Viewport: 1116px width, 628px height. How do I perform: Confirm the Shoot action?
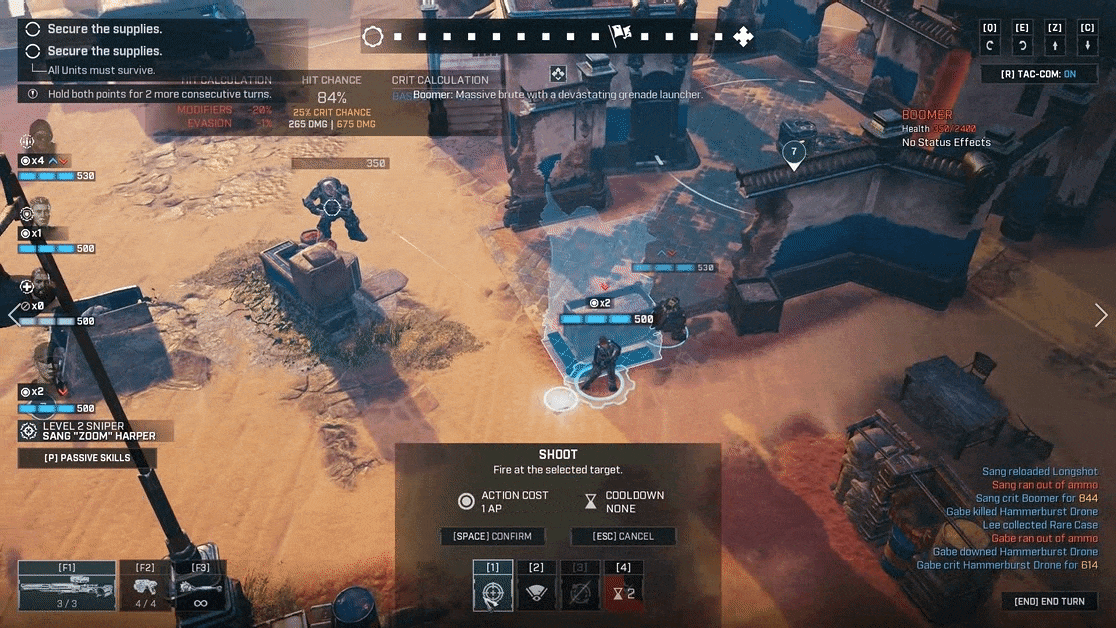(x=492, y=536)
